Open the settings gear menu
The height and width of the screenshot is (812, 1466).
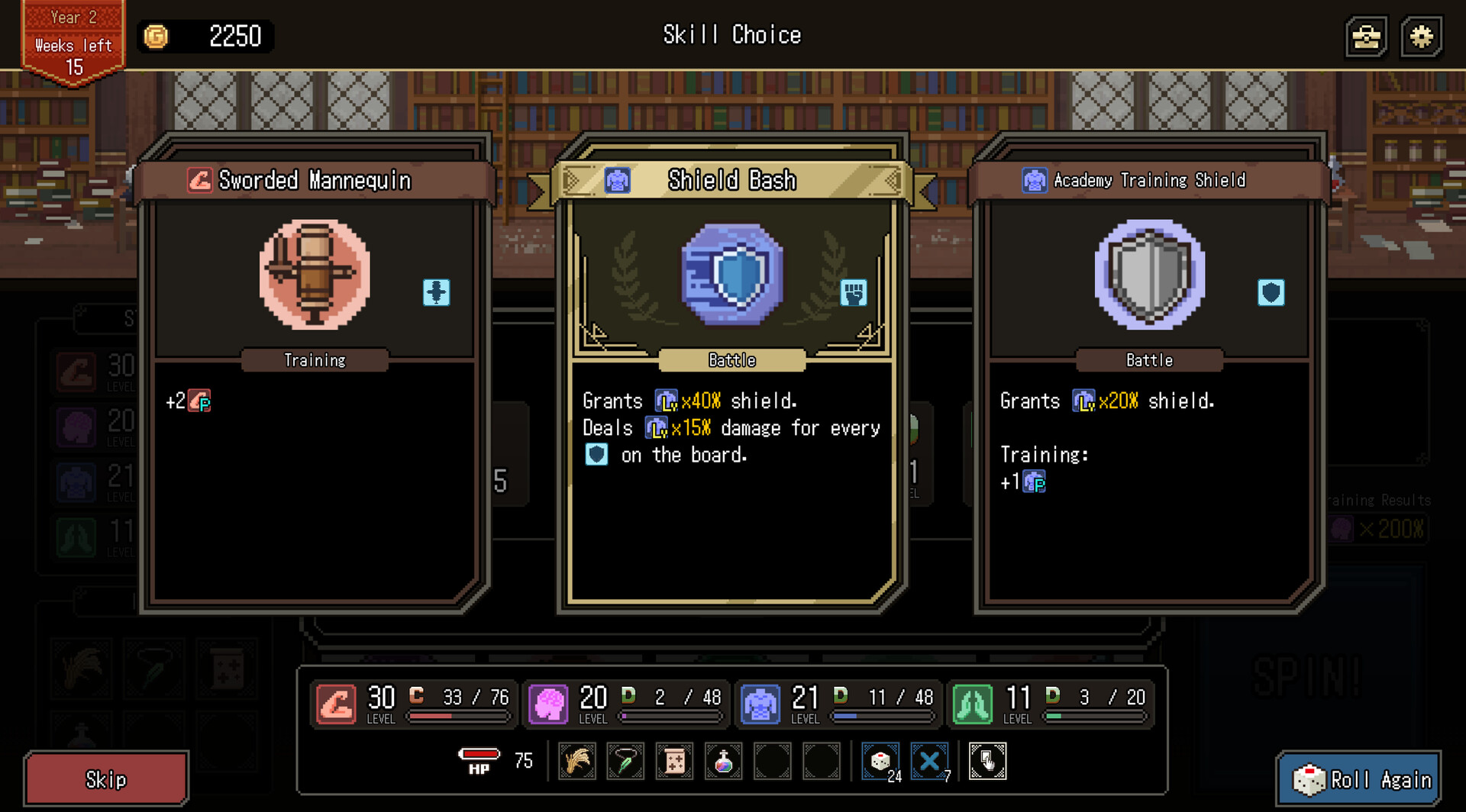point(1421,36)
